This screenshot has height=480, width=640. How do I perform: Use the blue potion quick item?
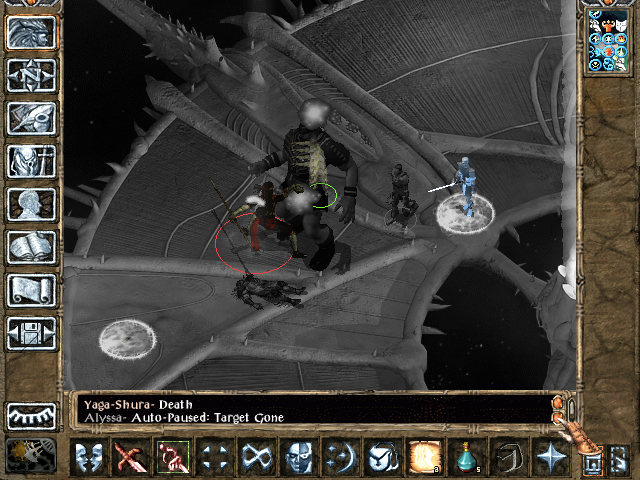click(x=467, y=457)
